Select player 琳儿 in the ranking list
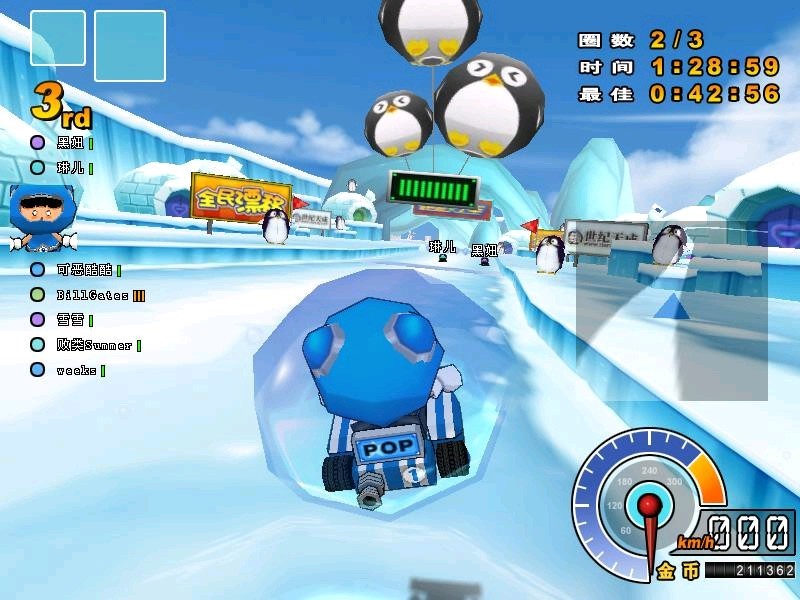 (x=70, y=168)
